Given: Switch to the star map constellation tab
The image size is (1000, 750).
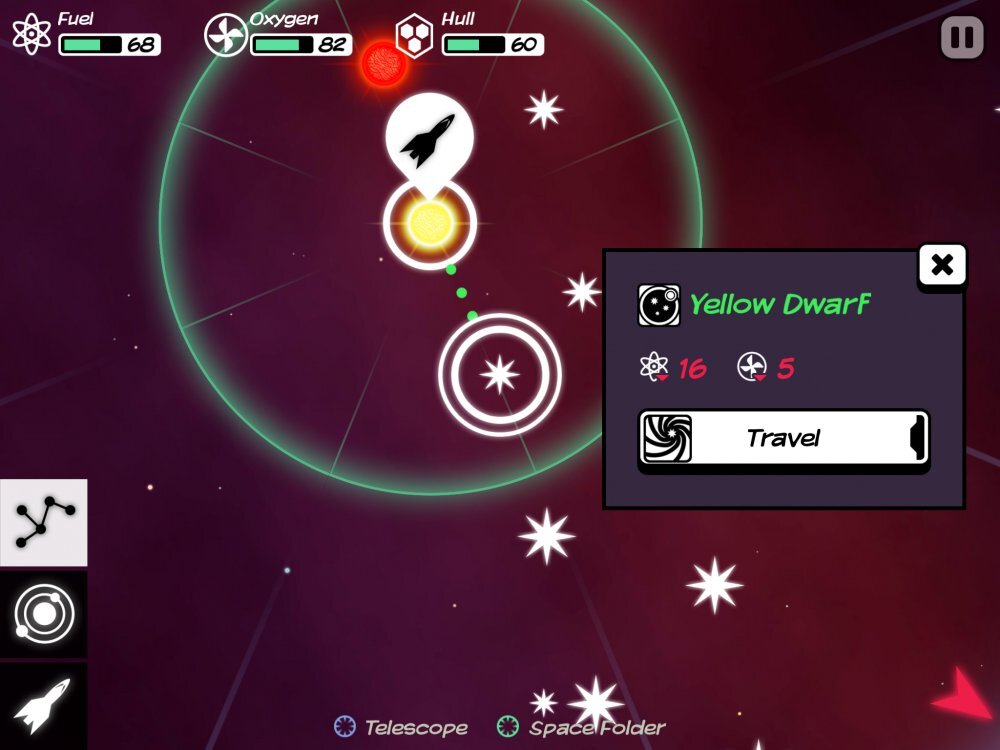Looking at the screenshot, I should click(x=44, y=523).
